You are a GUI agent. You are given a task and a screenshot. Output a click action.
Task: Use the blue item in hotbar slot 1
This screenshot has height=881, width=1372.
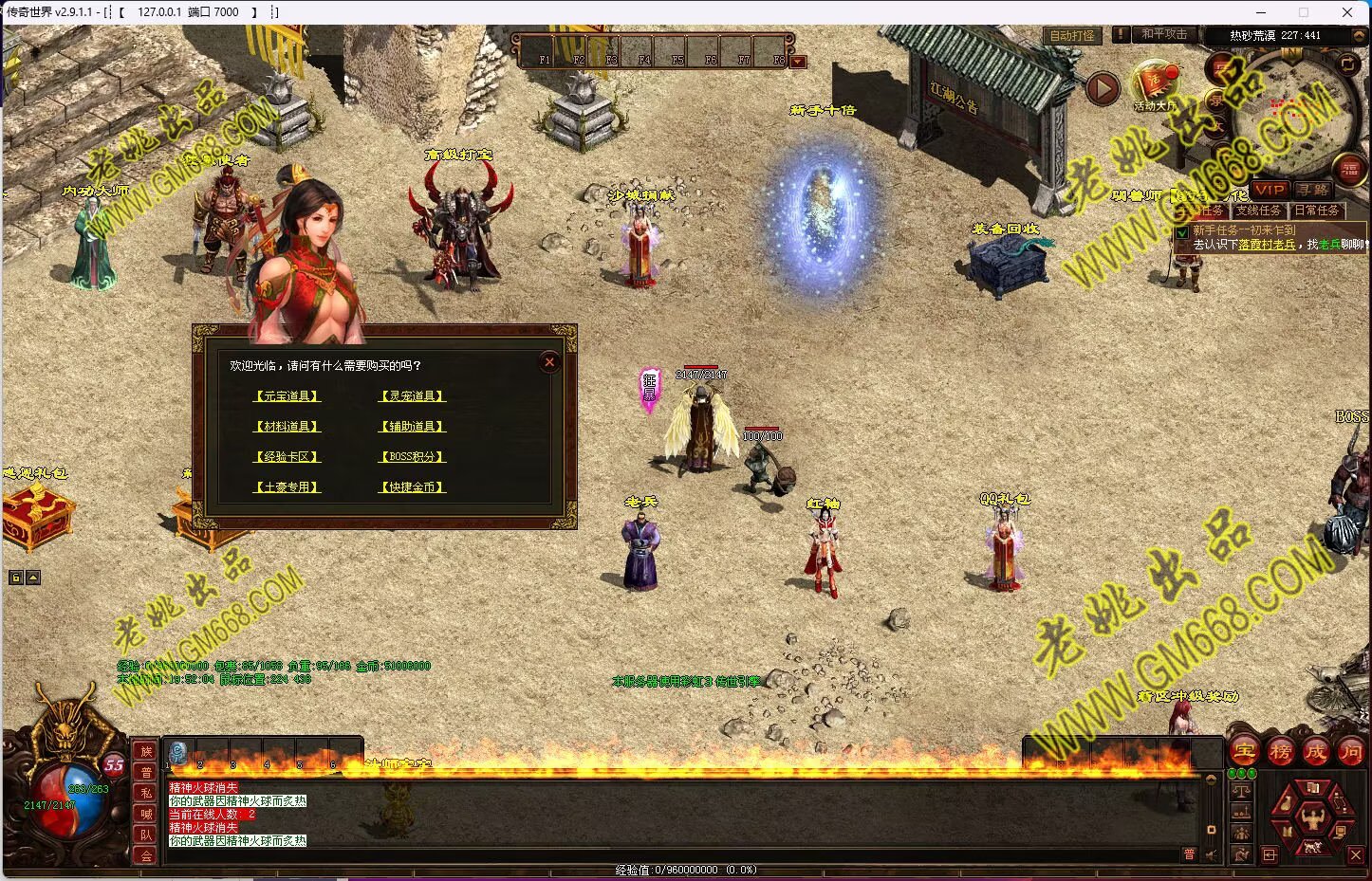(177, 753)
